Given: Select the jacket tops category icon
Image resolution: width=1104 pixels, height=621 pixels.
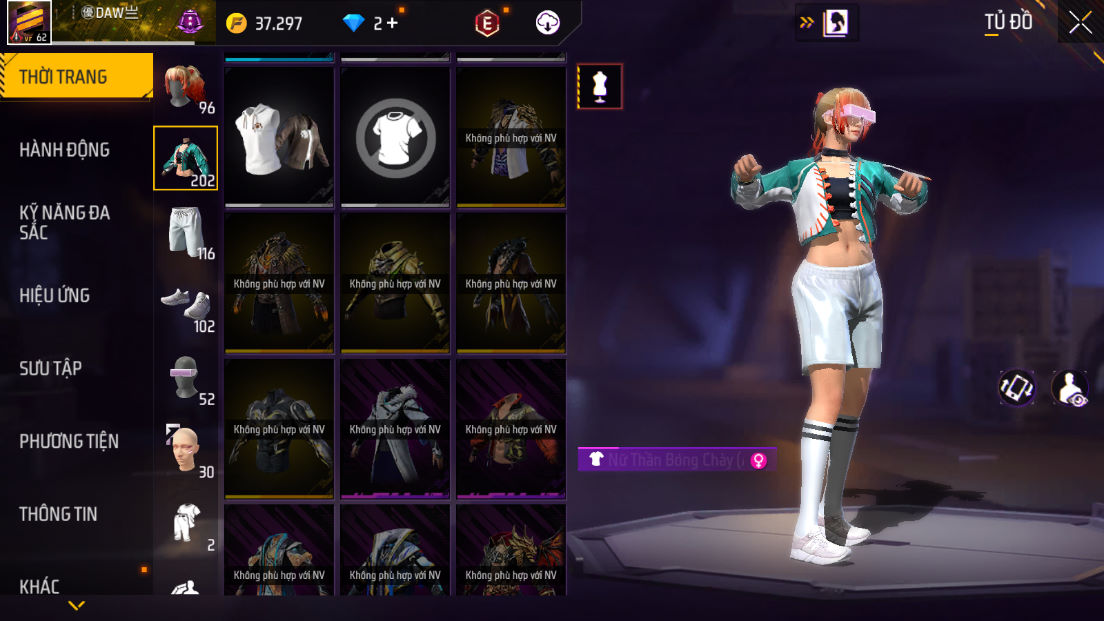Looking at the screenshot, I should (x=185, y=158).
